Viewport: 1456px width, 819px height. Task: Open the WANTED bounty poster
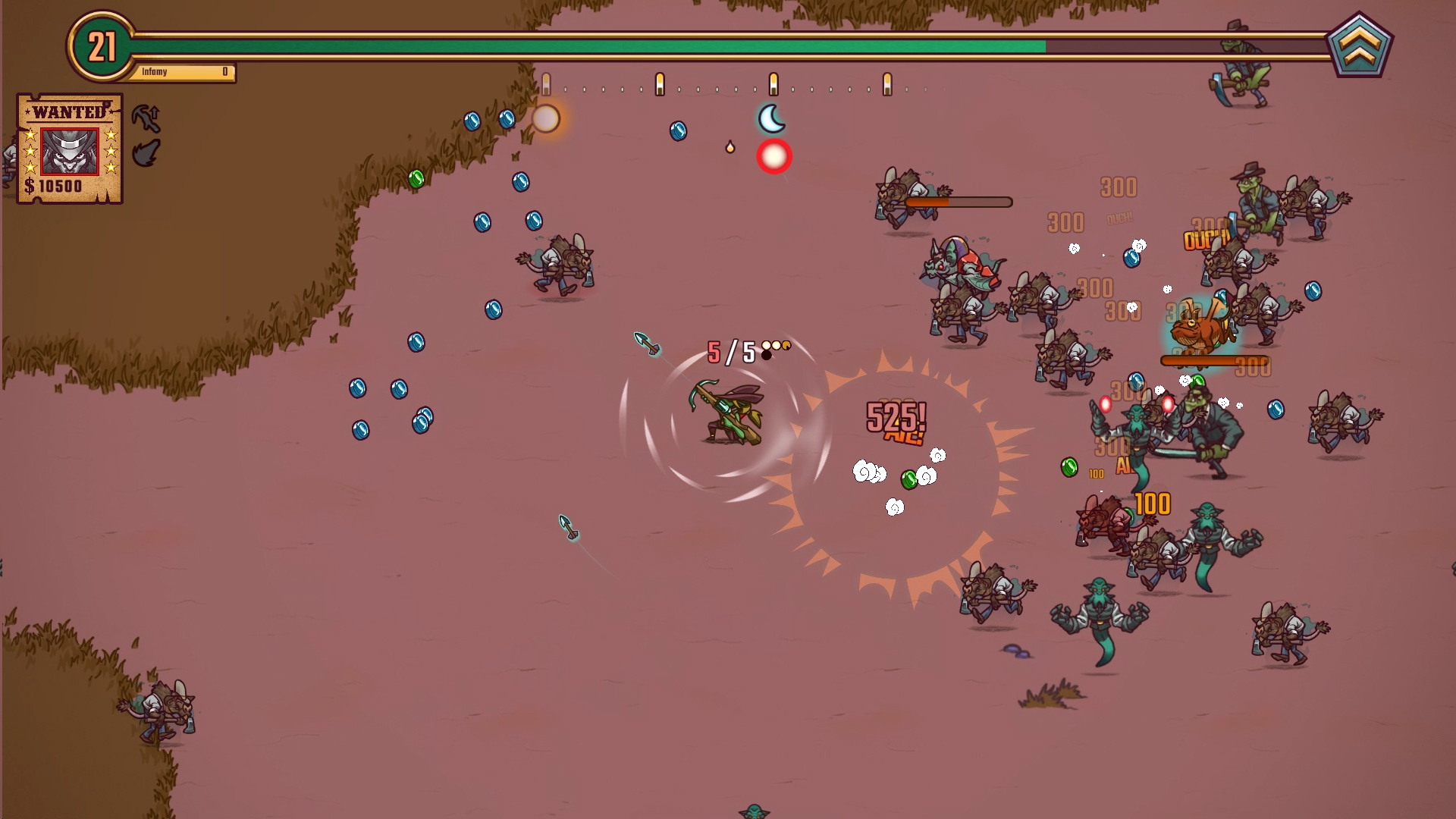coord(70,149)
